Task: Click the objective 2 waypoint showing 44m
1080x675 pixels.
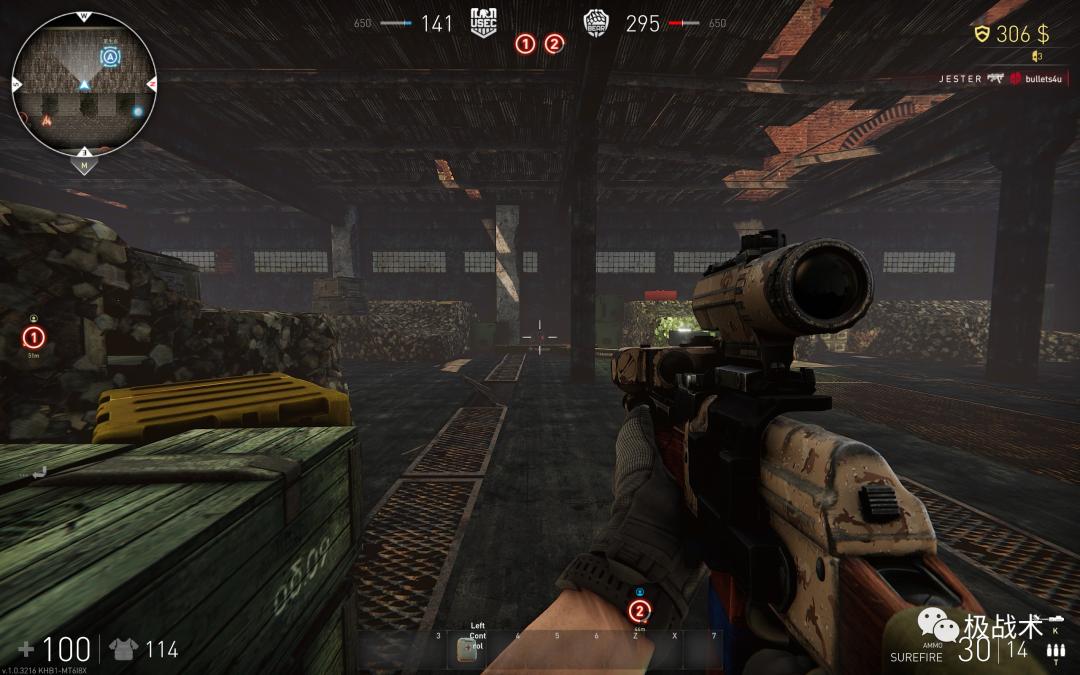Action: 639,610
